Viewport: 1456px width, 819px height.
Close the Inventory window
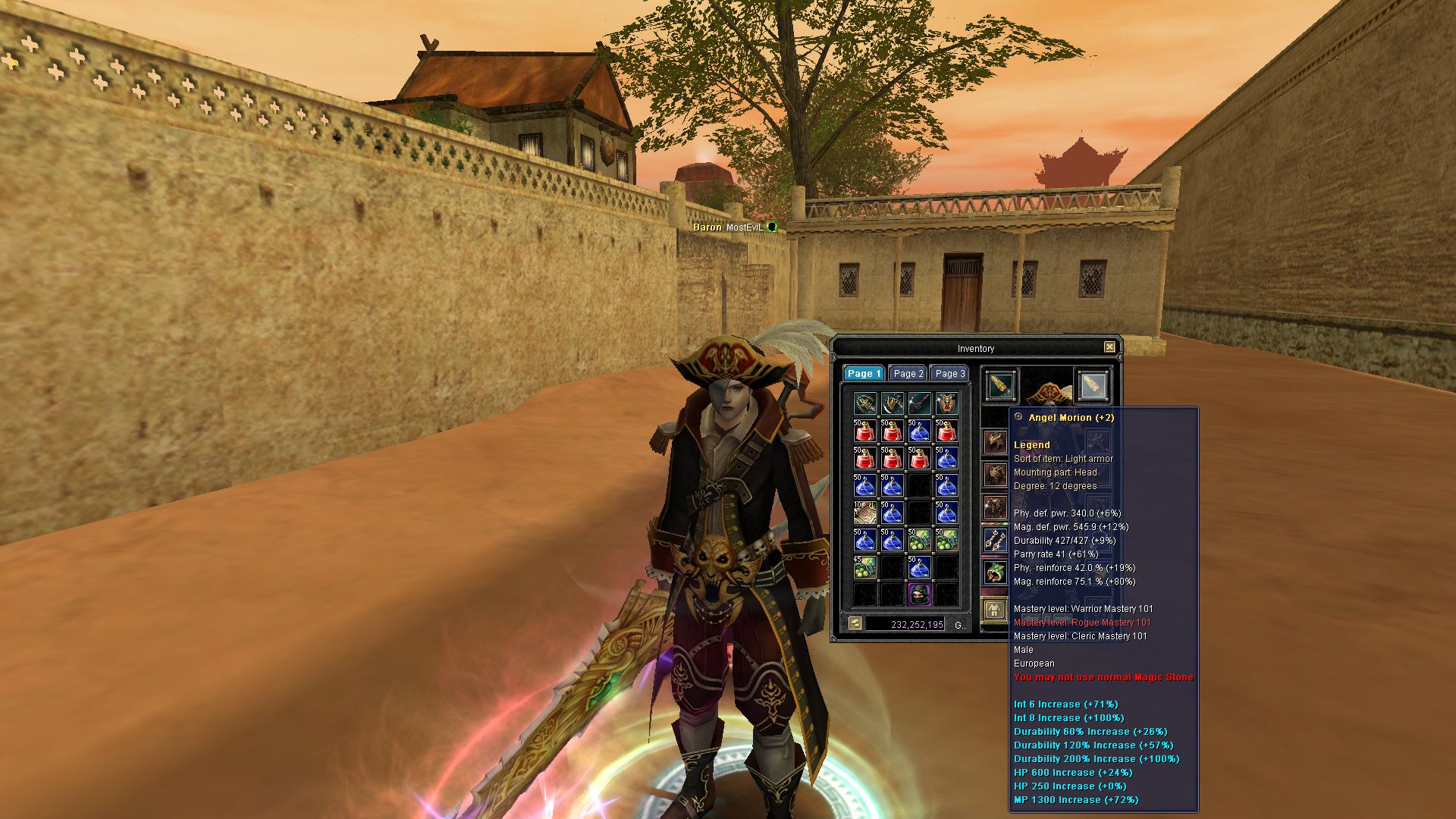[x=1109, y=347]
